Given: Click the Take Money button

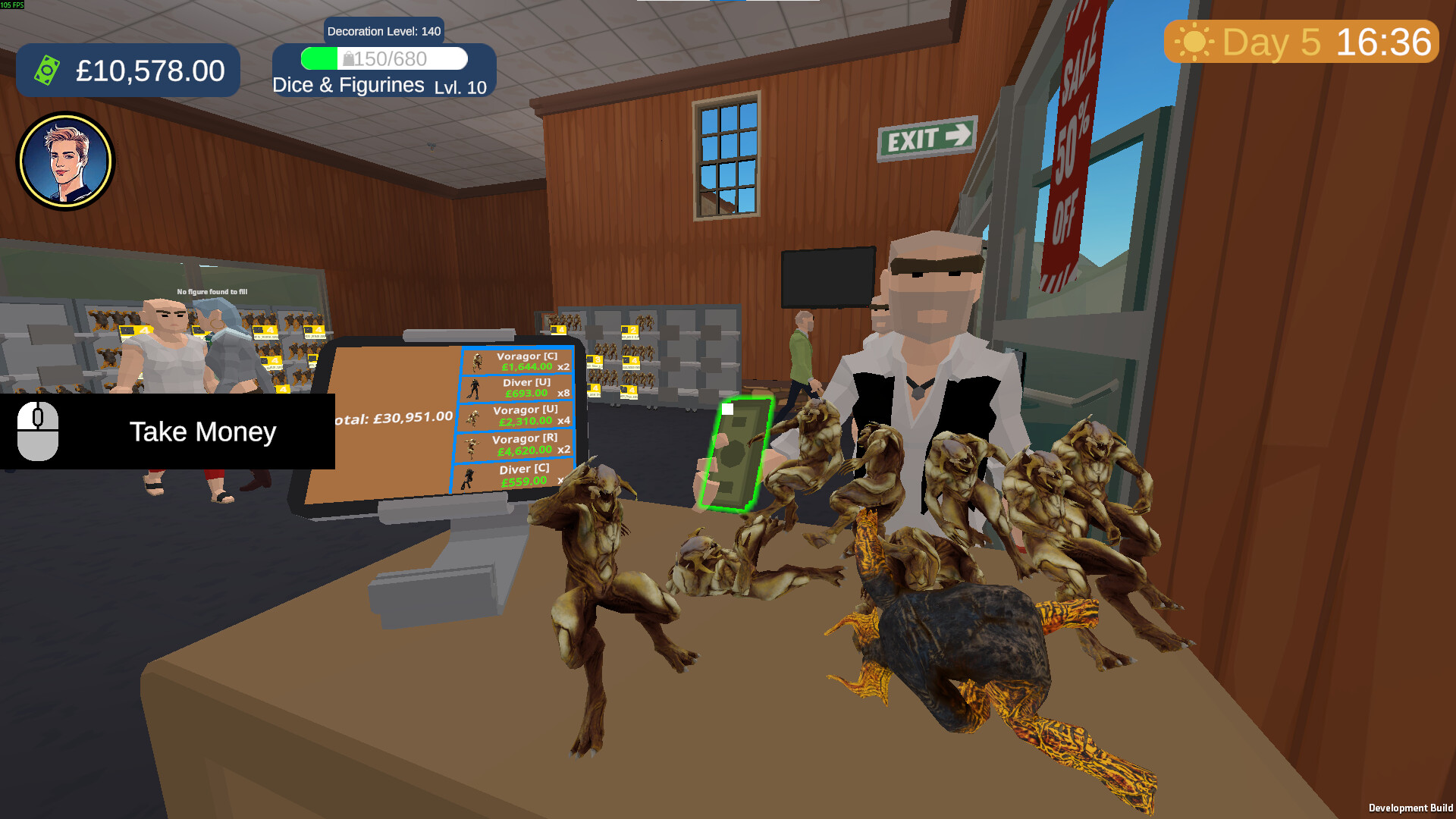Looking at the screenshot, I should [x=203, y=431].
